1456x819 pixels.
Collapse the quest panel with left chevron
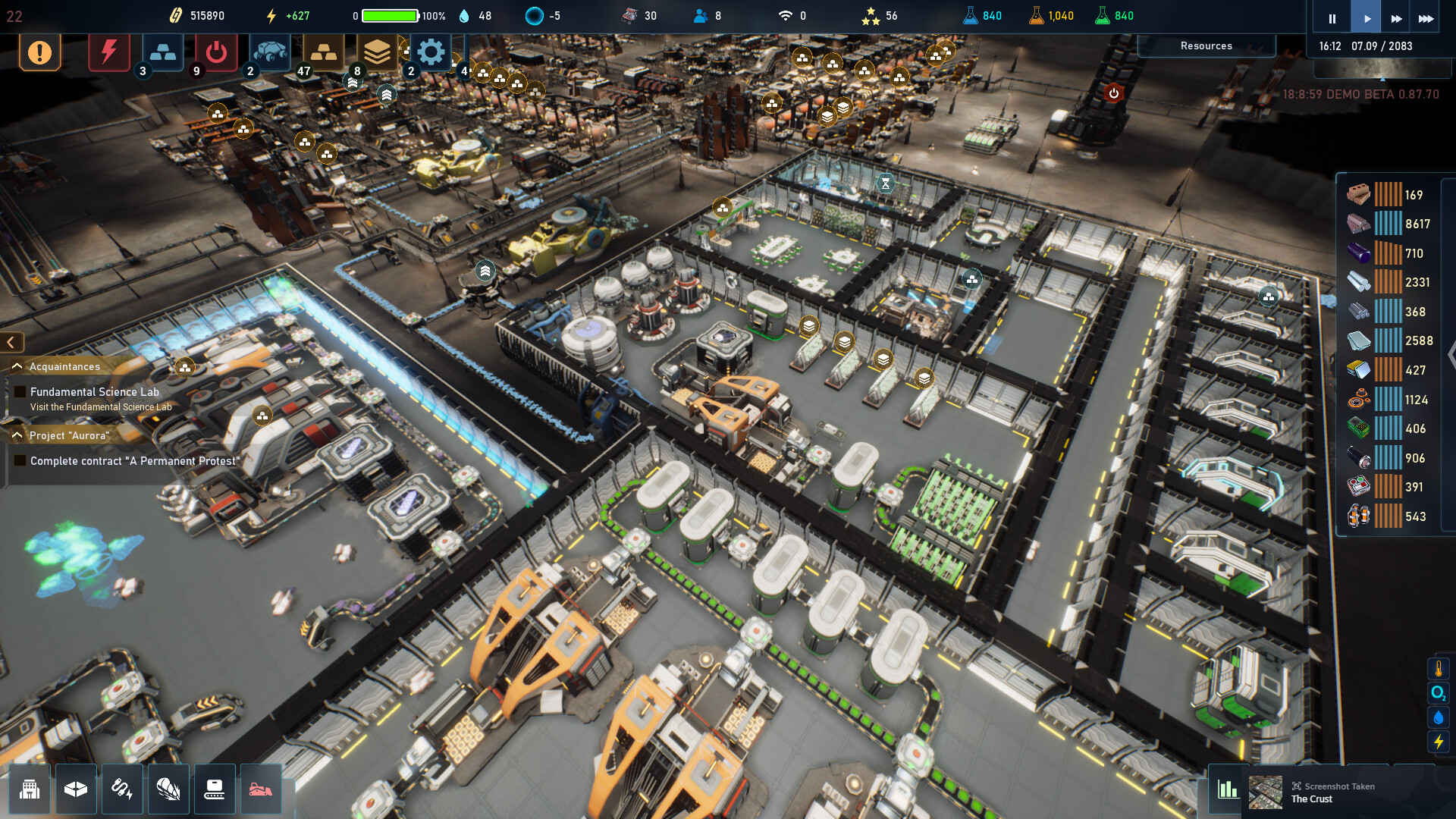(11, 342)
